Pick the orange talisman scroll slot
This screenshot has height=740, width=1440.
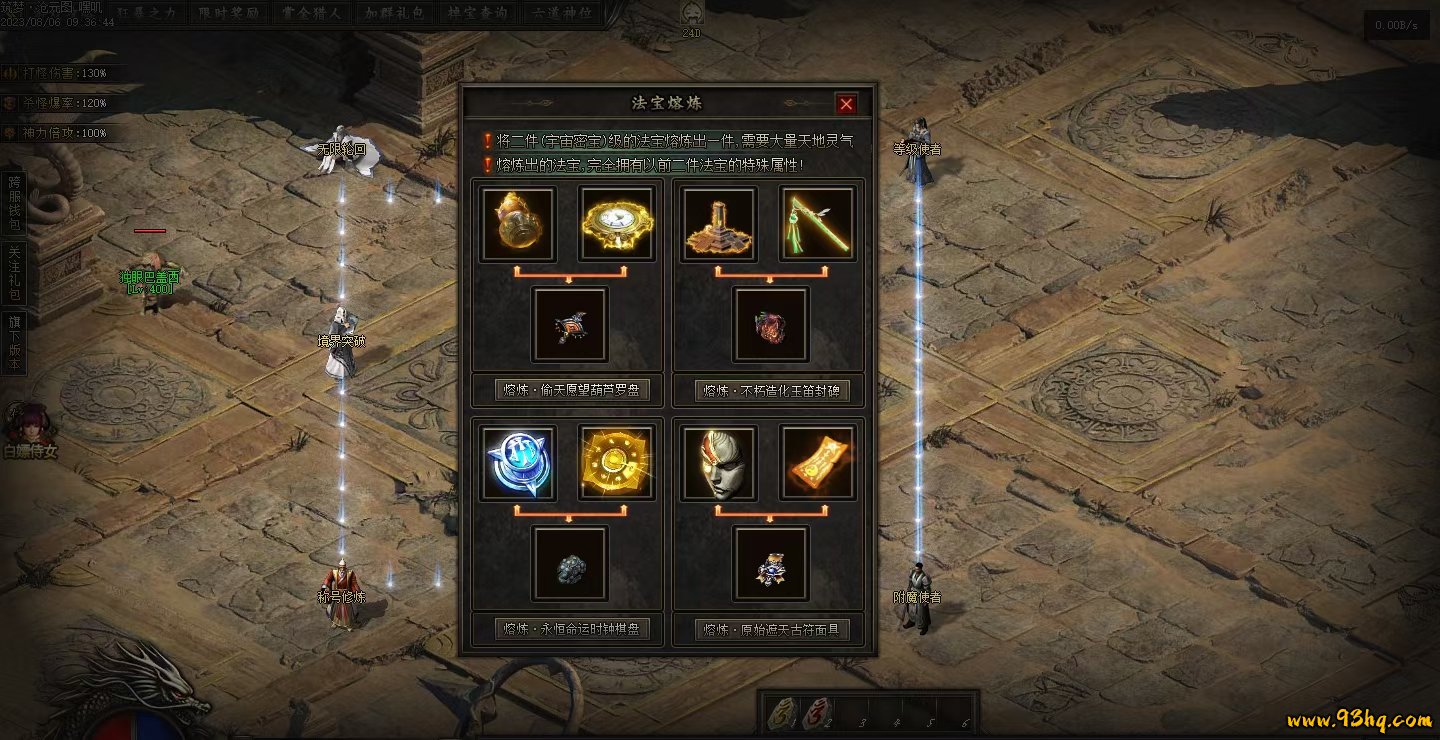coord(817,462)
